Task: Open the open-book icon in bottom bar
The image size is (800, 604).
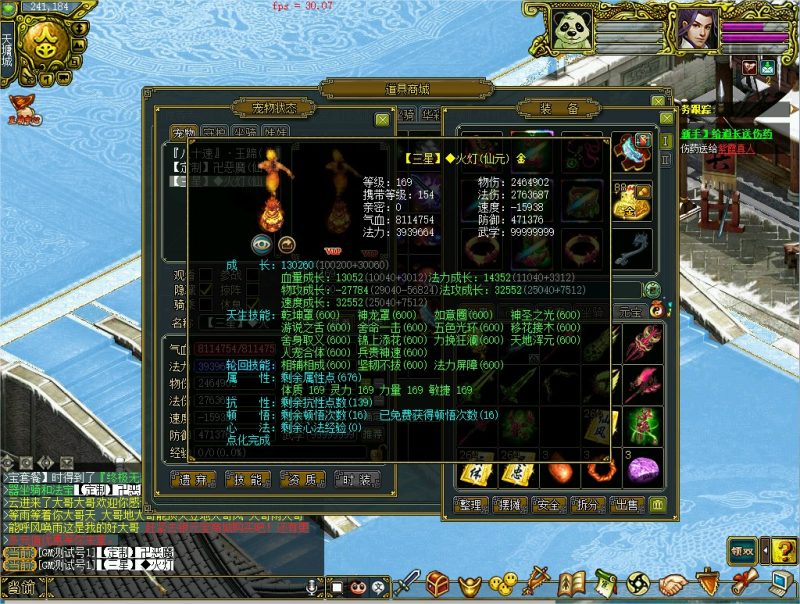Action: [x=572, y=582]
